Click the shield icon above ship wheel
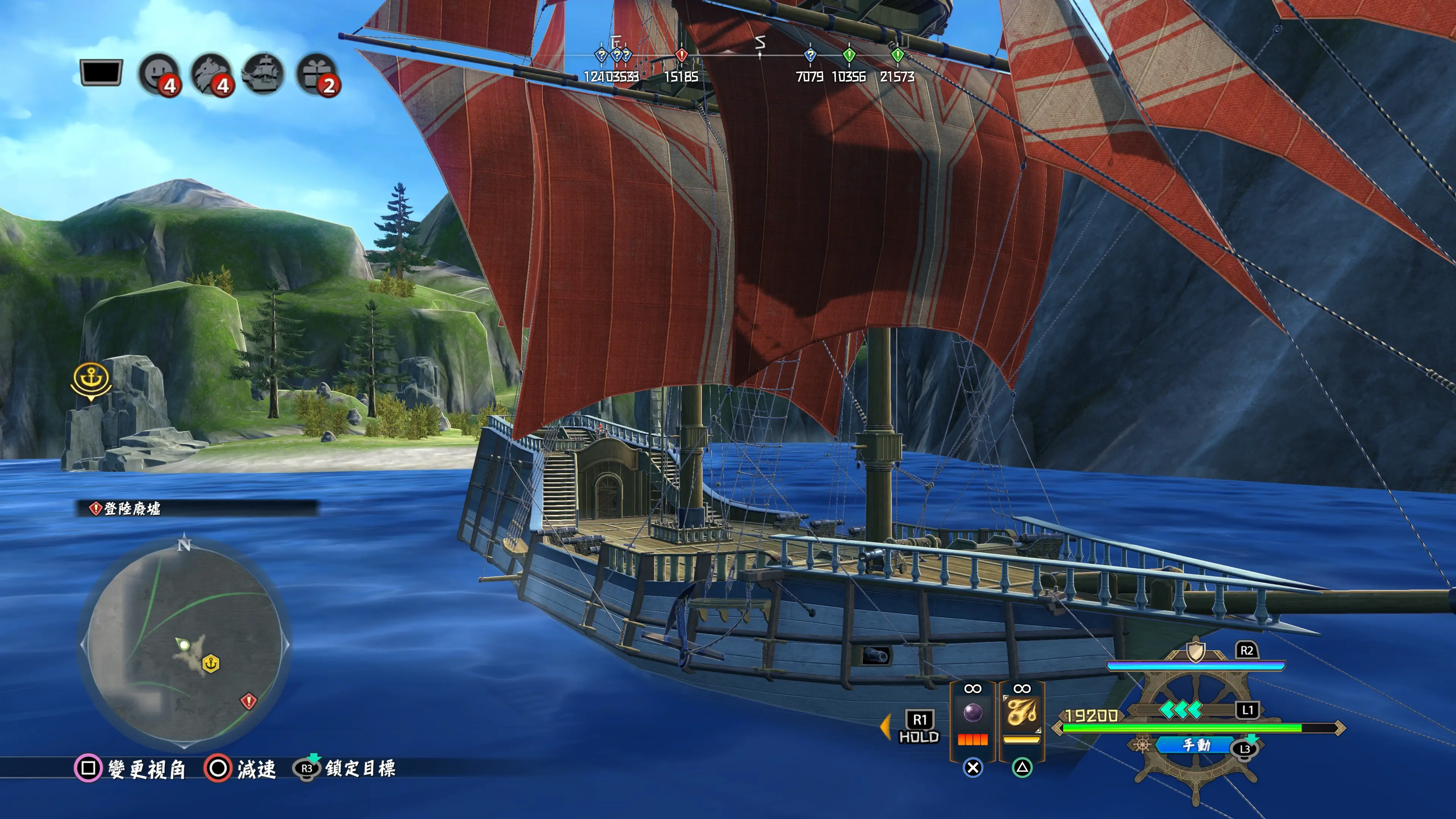This screenshot has width=1456, height=819. pos(1195,652)
